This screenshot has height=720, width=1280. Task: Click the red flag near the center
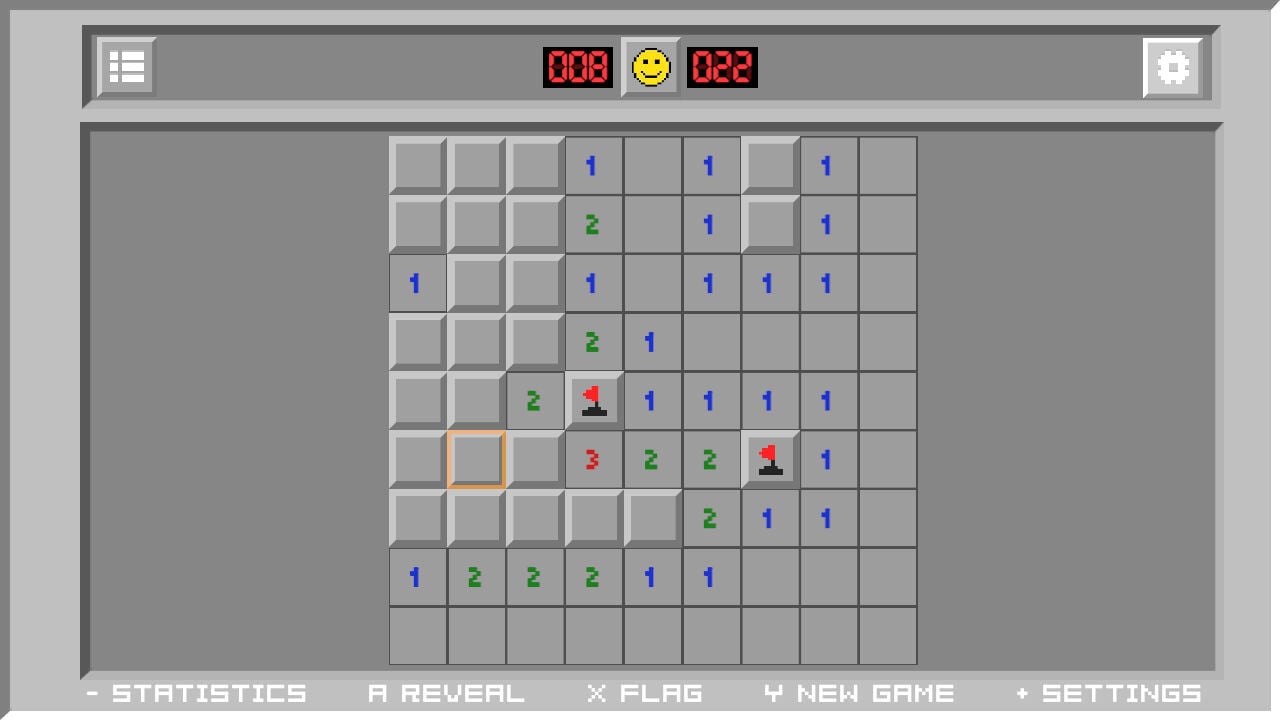593,400
